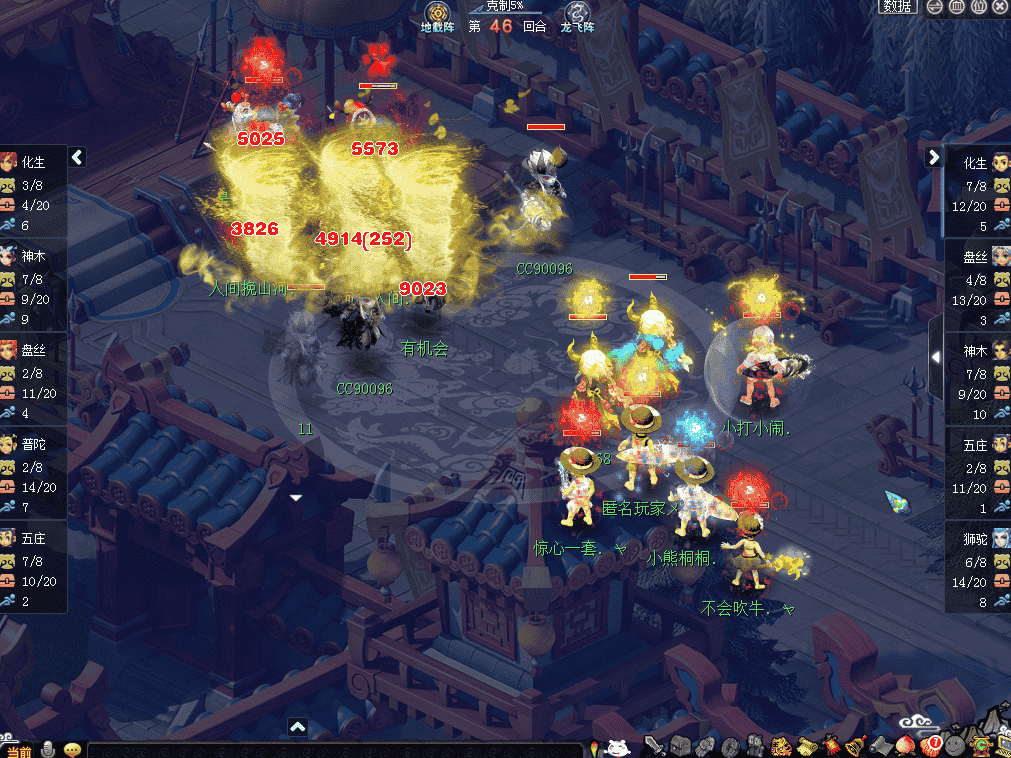Select the 龙飞阵 formation icon
Image resolution: width=1011 pixels, height=758 pixels.
coord(577,17)
